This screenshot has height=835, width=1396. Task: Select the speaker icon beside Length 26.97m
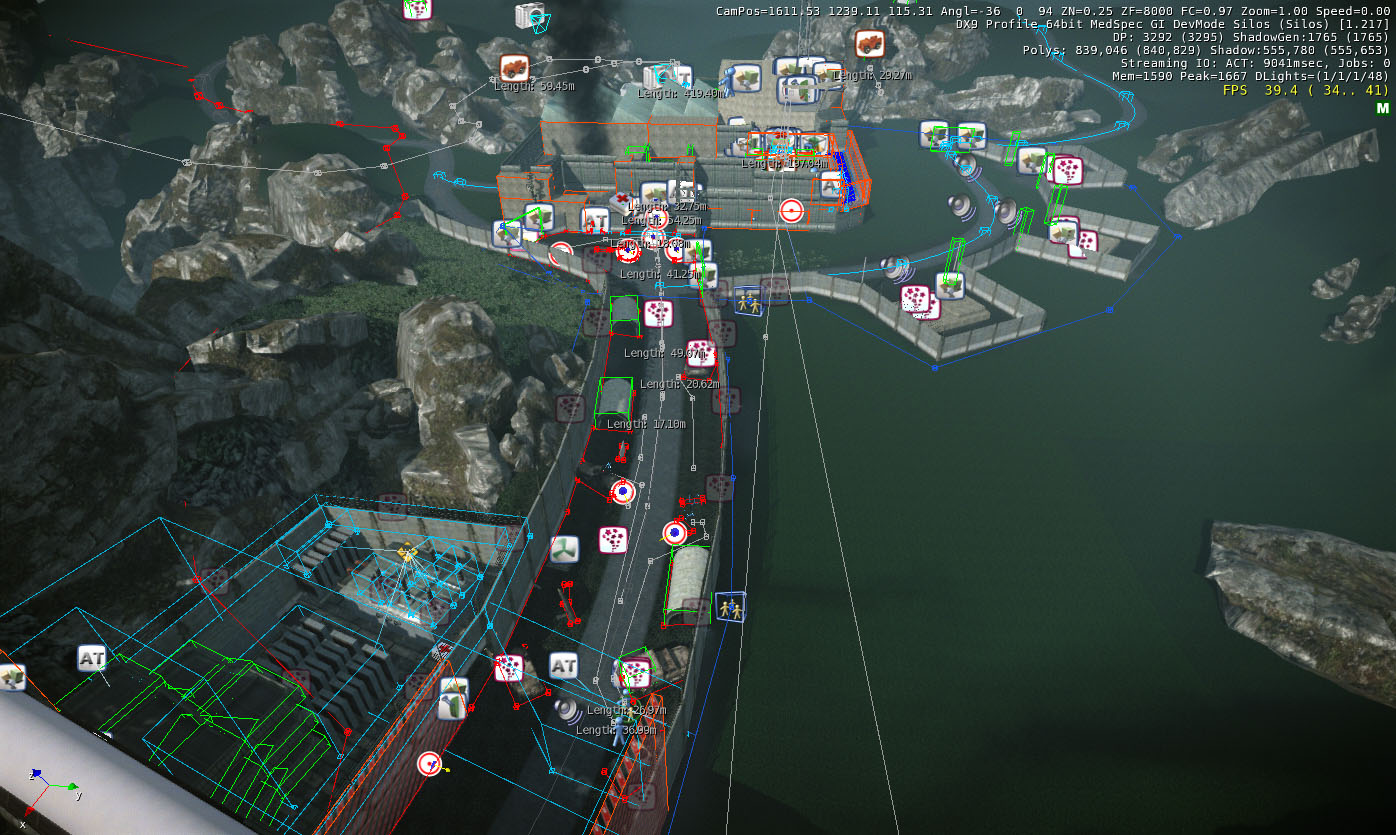pyautogui.click(x=569, y=709)
